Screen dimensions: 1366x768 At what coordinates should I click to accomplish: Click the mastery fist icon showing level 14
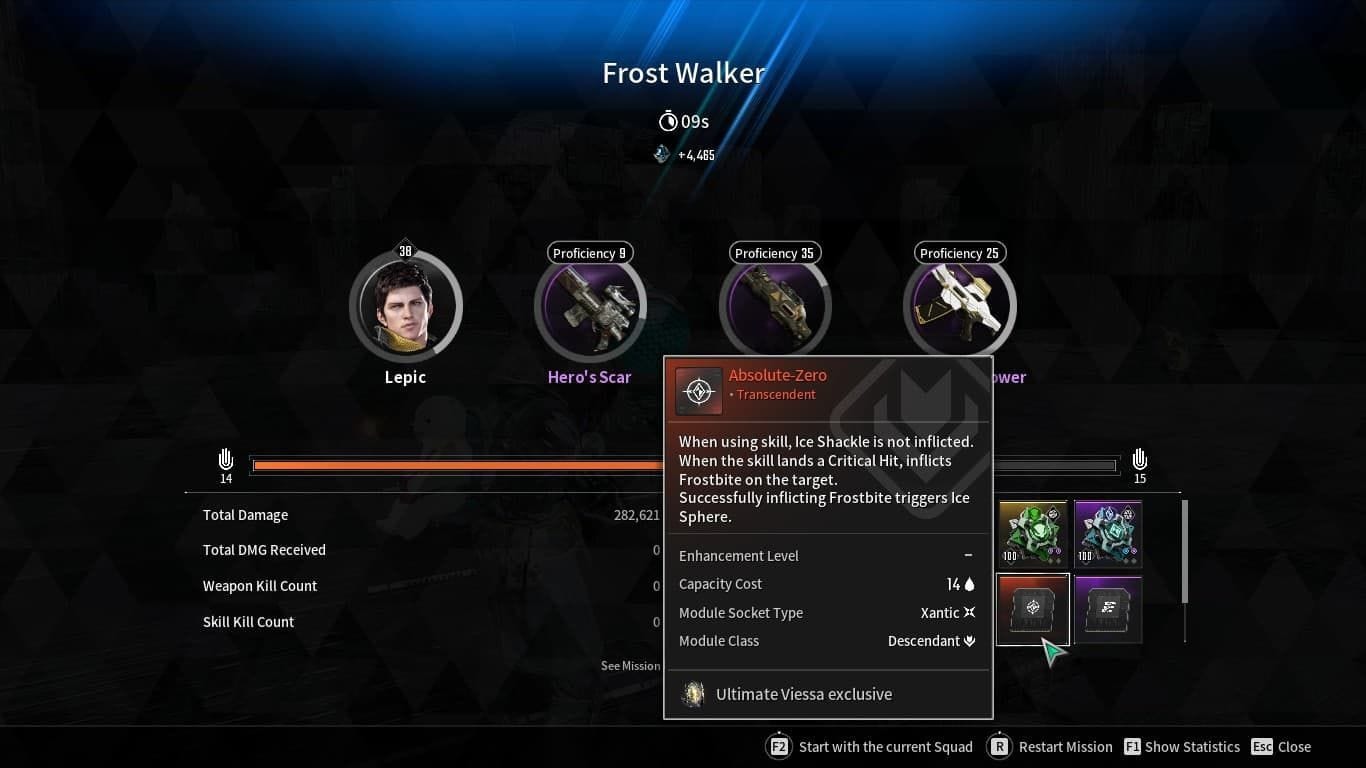[225, 461]
